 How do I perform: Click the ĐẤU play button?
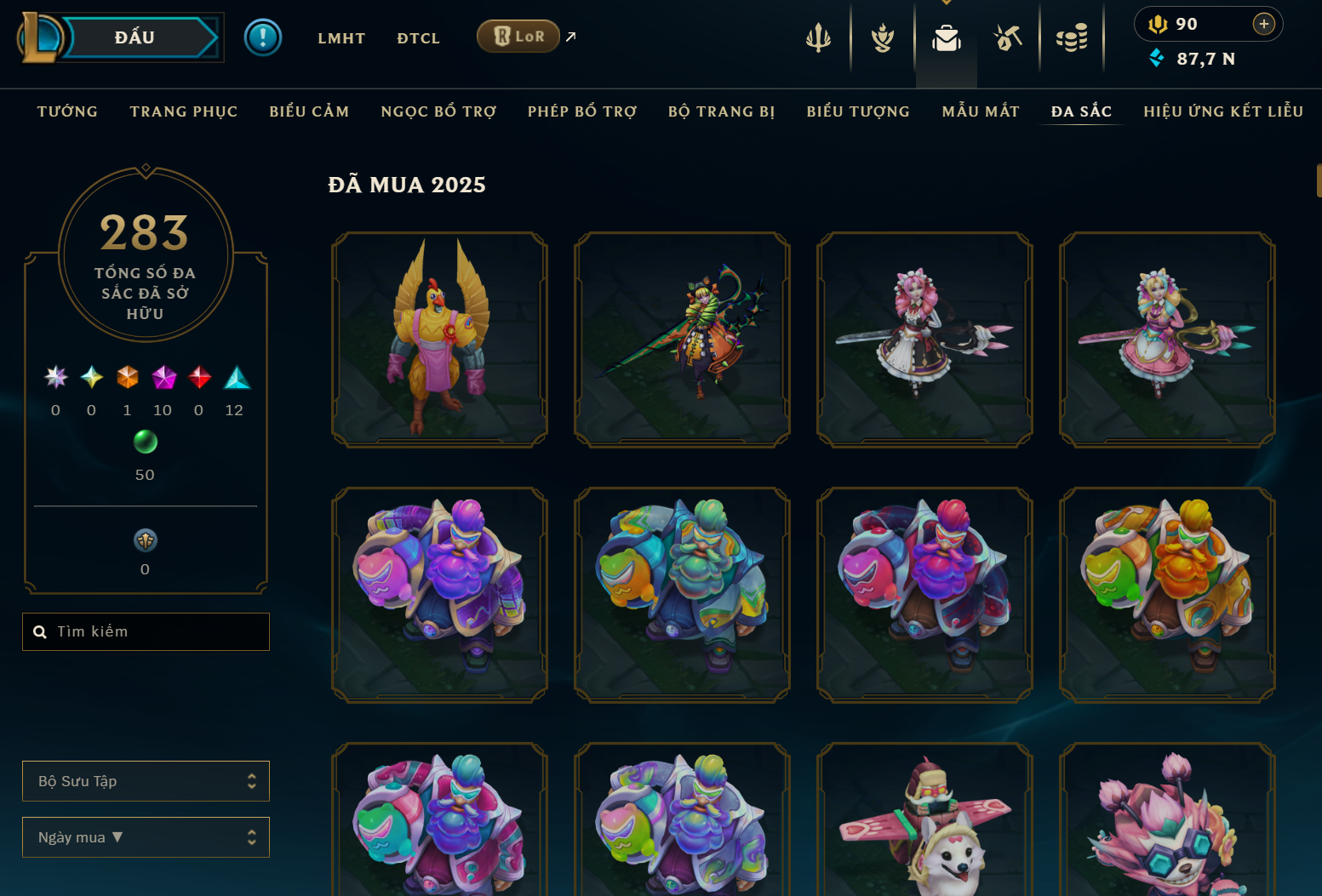point(136,37)
